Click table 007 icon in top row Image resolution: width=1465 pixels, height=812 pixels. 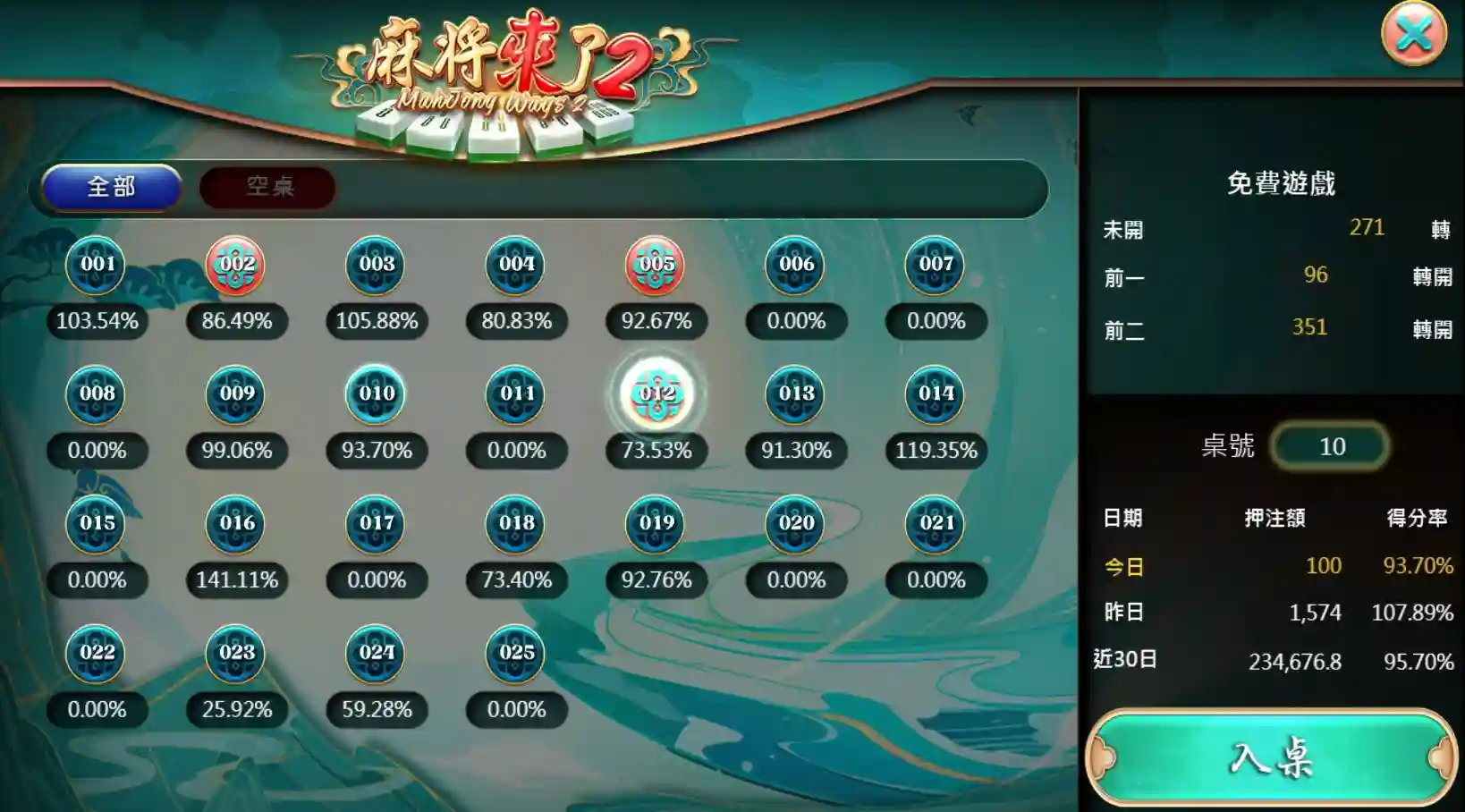click(x=936, y=265)
